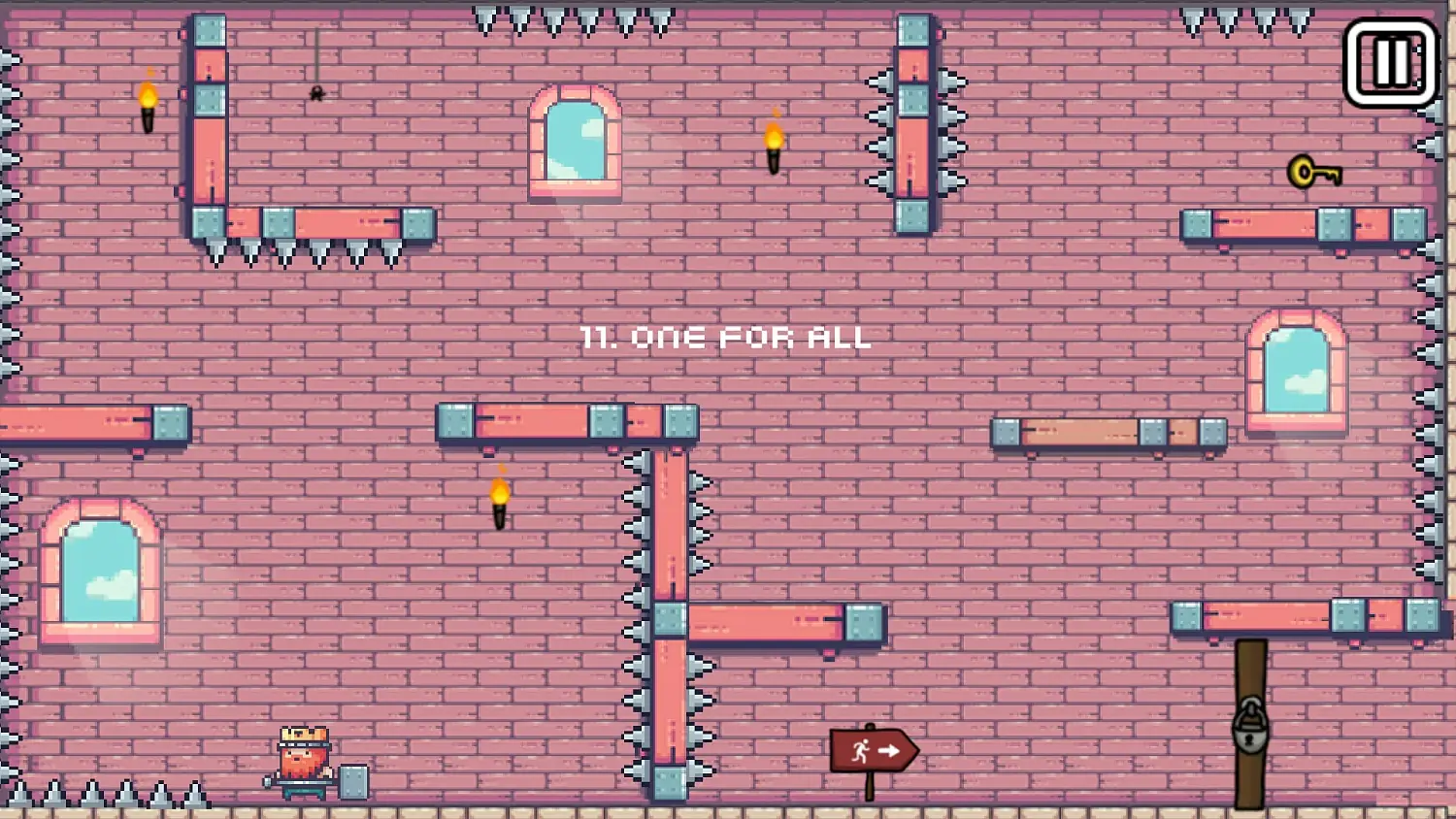Click the arrow on the exit sign
The height and width of the screenshot is (819, 1456).
887,748
